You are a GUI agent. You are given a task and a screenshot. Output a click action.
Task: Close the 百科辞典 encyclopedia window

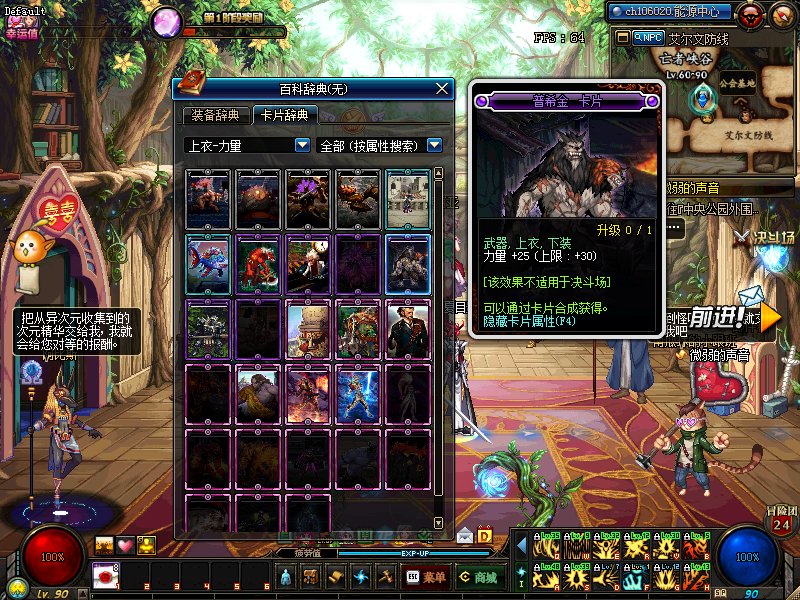442,89
